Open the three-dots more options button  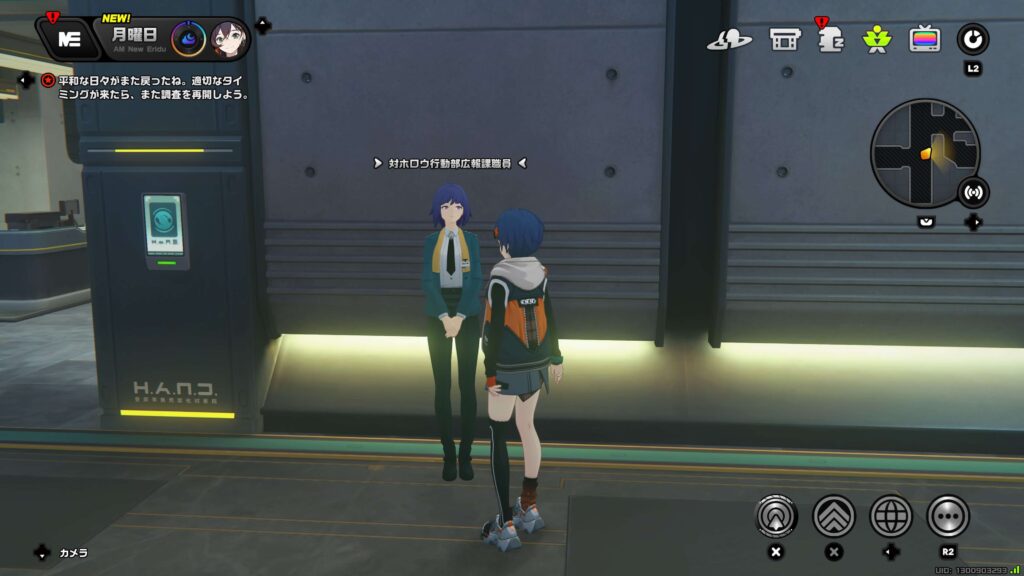[x=948, y=516]
